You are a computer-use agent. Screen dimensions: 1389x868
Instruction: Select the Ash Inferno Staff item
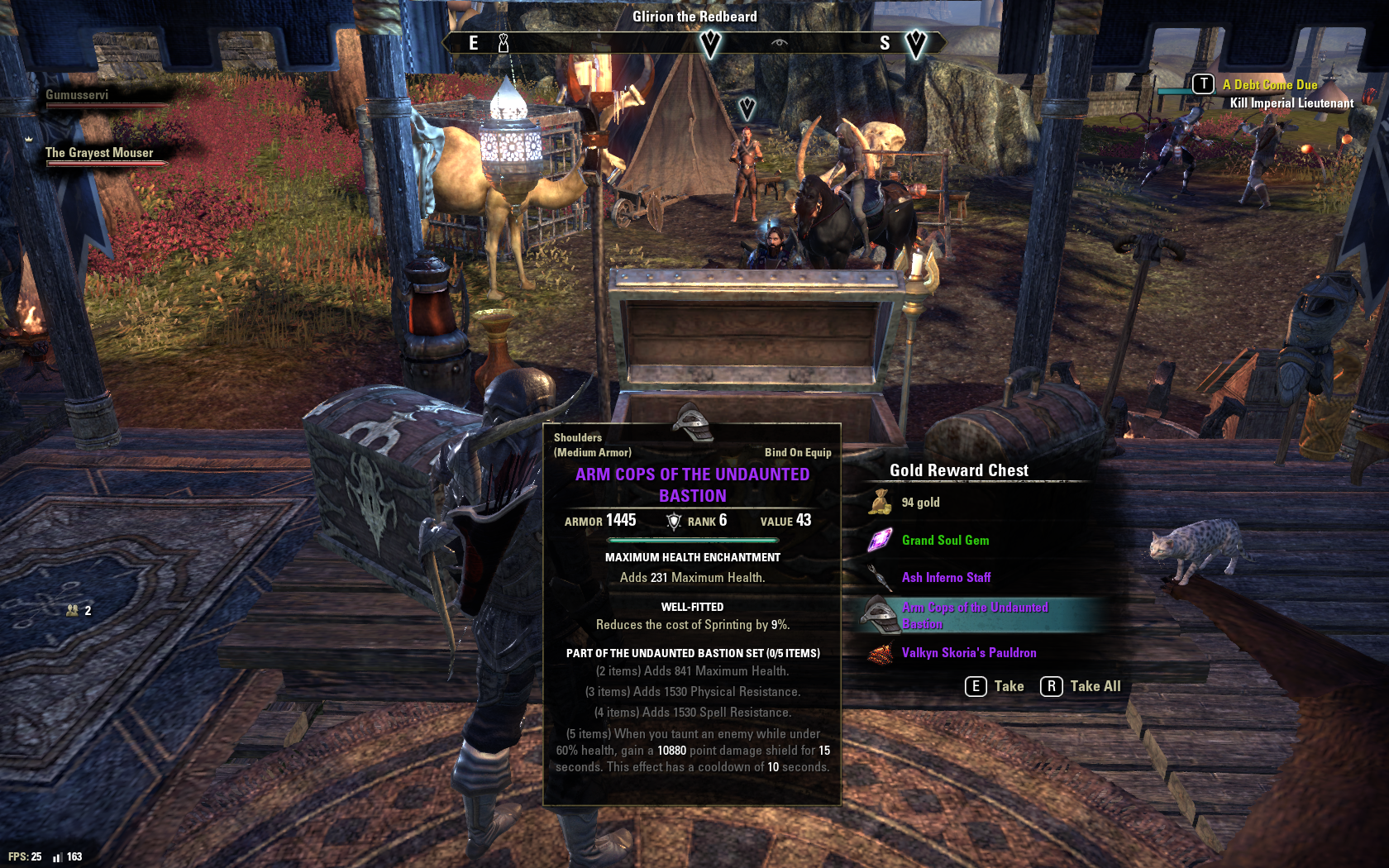point(946,578)
